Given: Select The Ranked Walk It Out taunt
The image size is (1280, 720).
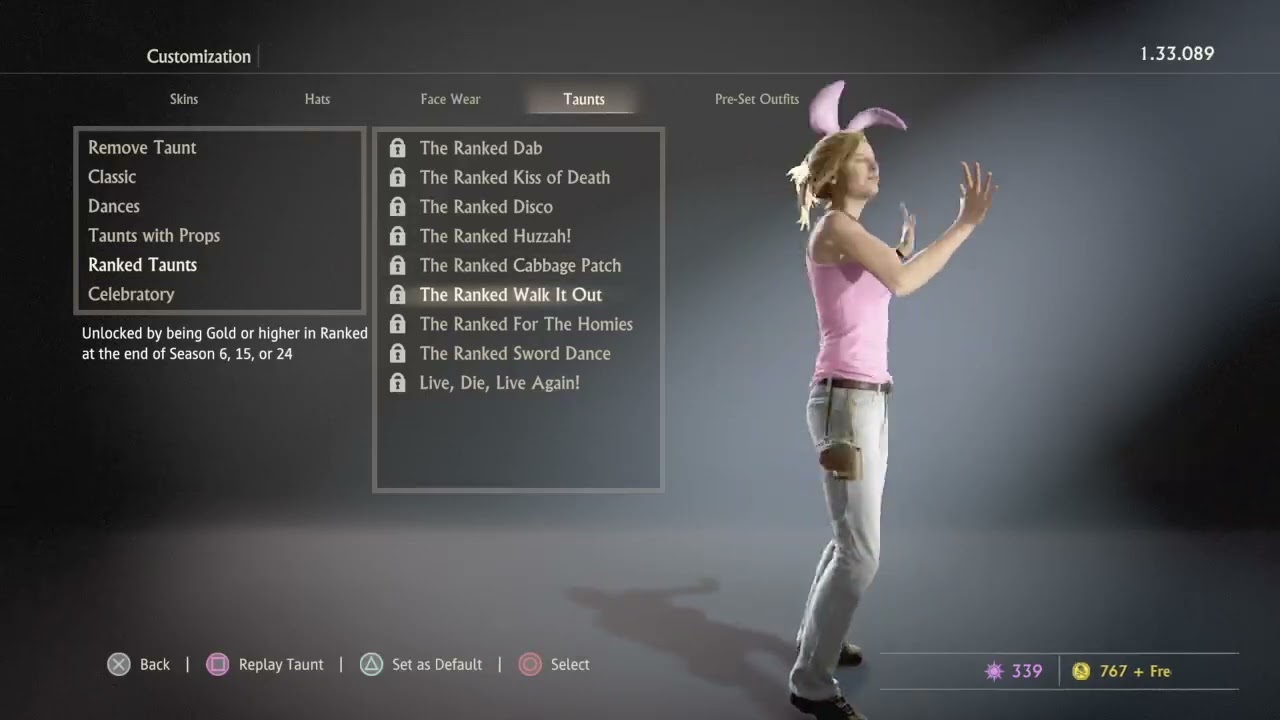Looking at the screenshot, I should 510,295.
